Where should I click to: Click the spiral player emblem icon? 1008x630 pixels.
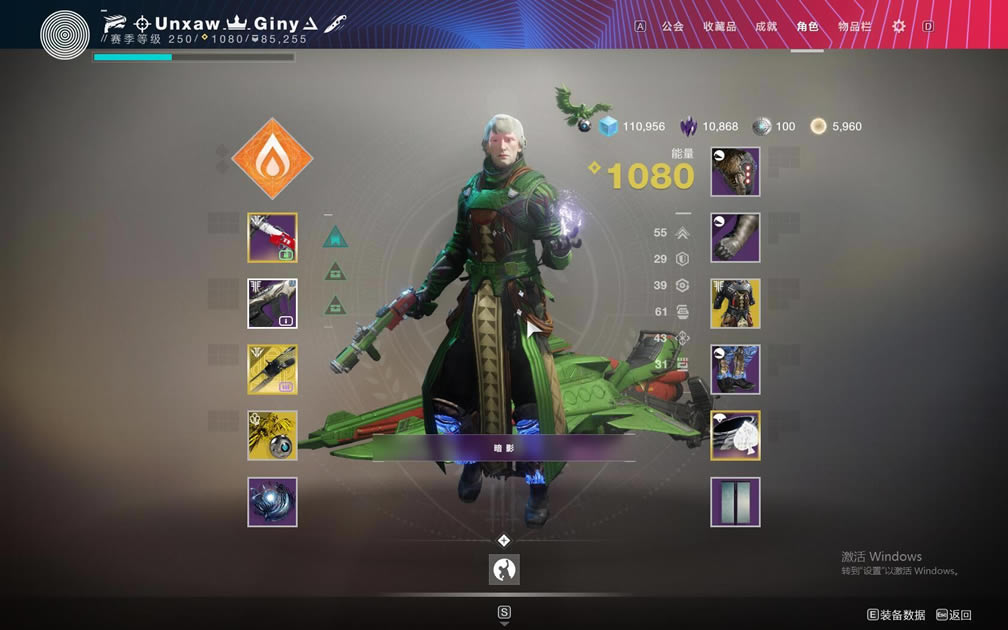pos(65,33)
